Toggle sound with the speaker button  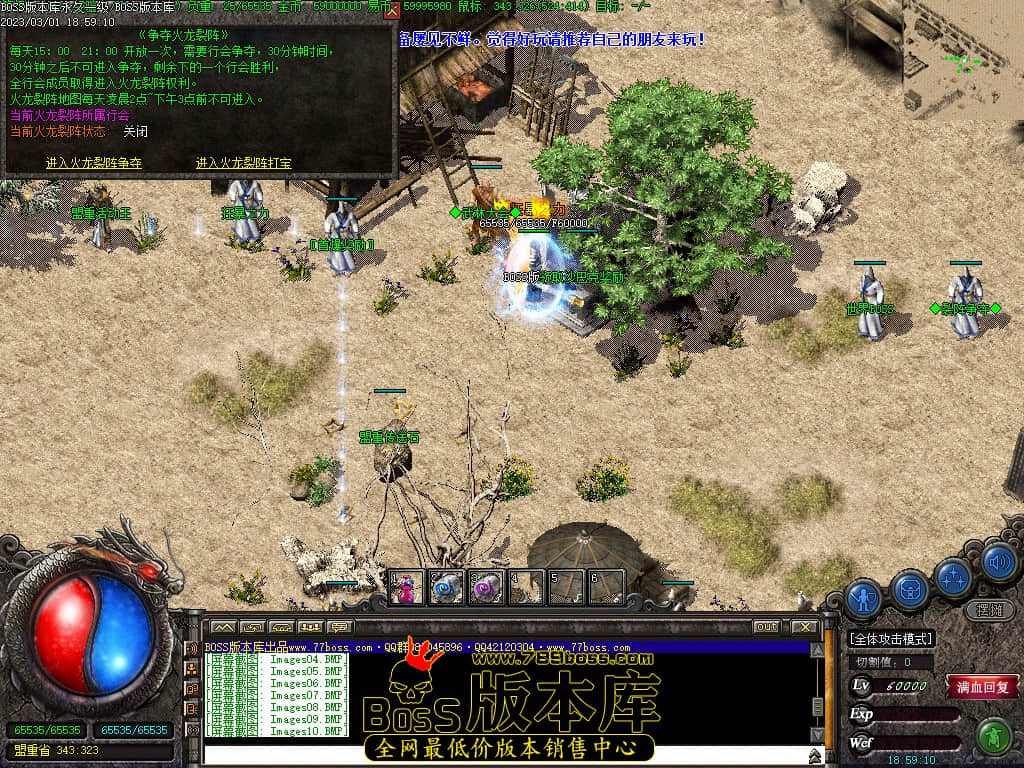tap(998, 561)
